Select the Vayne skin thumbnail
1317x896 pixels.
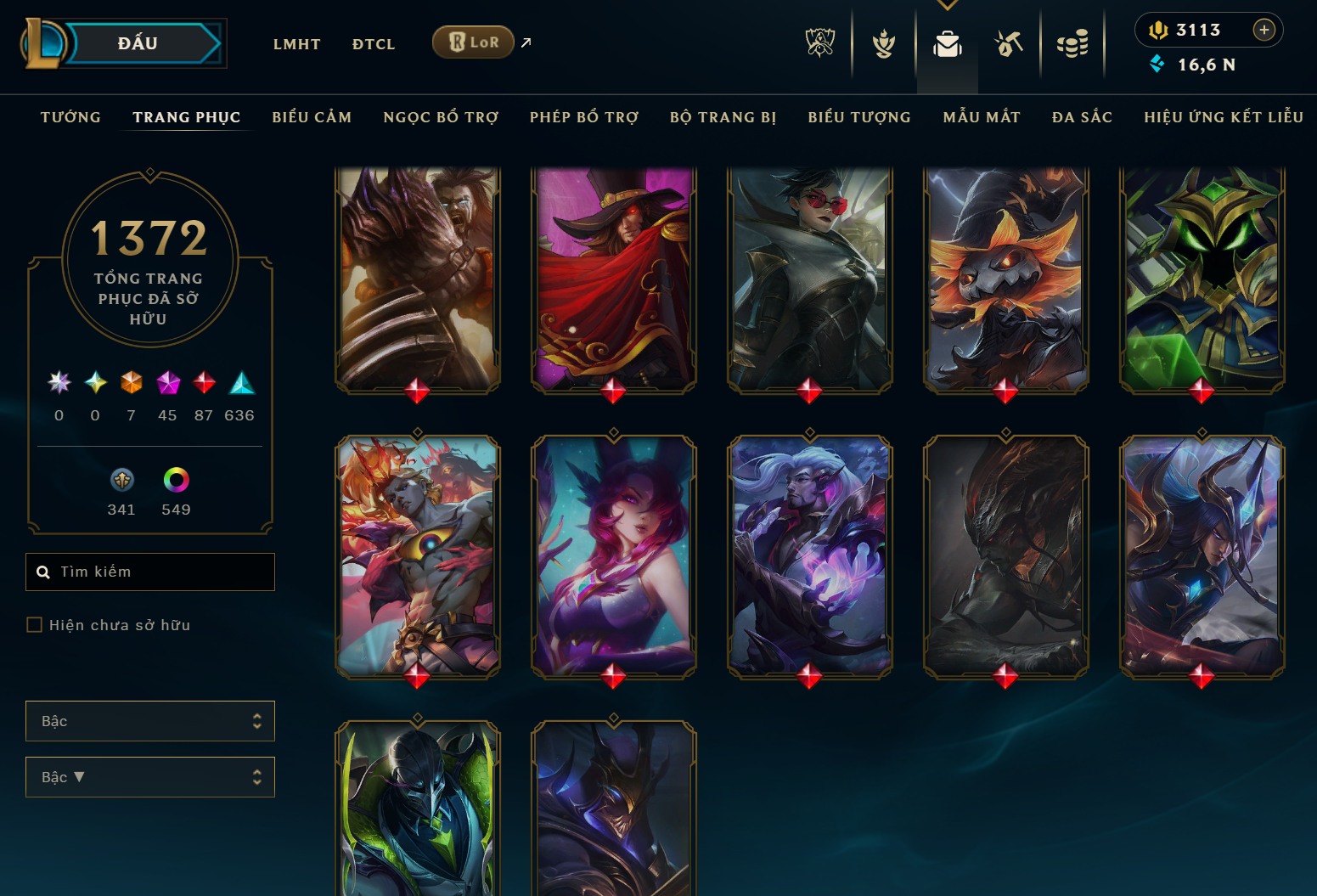[808, 280]
